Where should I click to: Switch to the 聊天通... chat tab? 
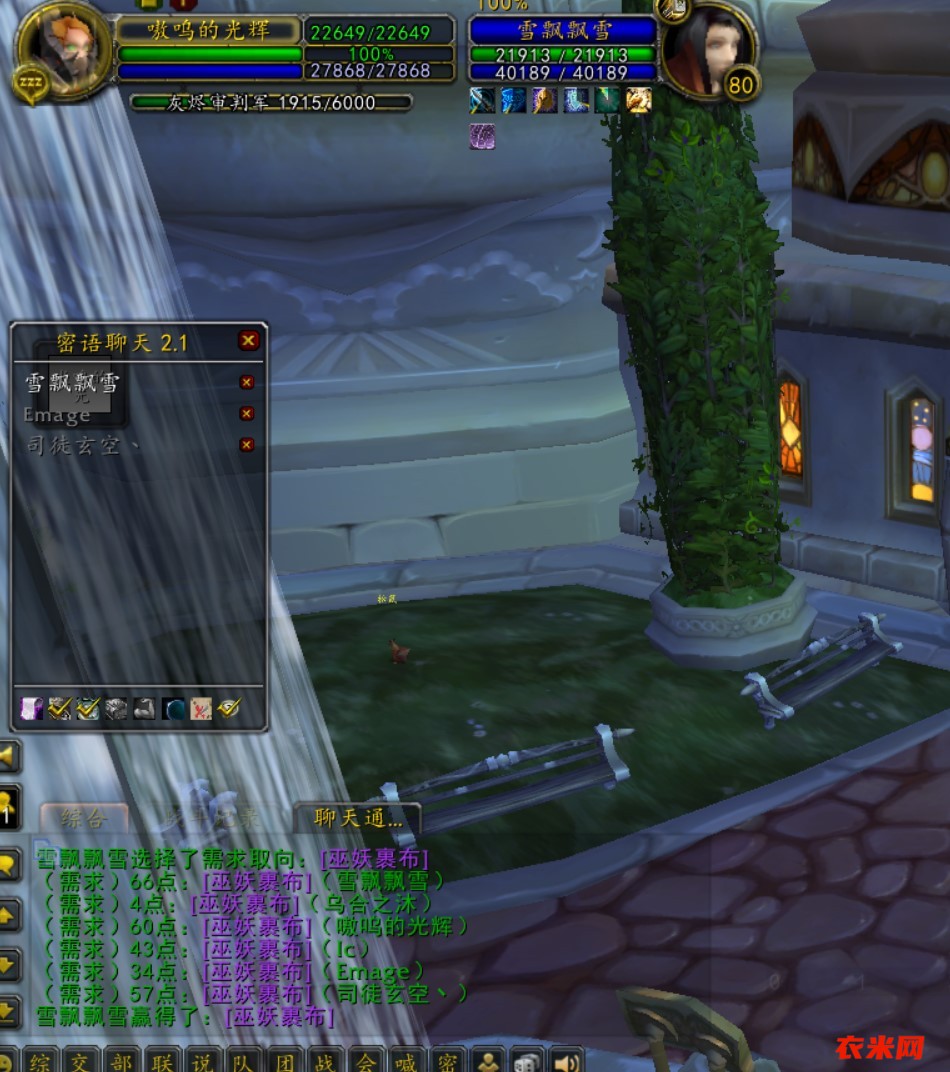[357, 818]
